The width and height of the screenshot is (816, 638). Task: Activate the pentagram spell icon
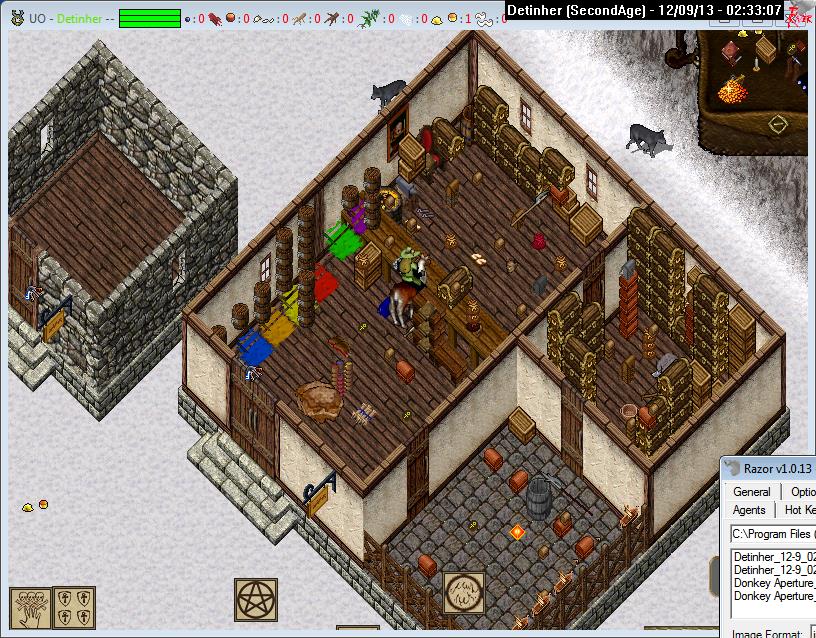(256, 599)
